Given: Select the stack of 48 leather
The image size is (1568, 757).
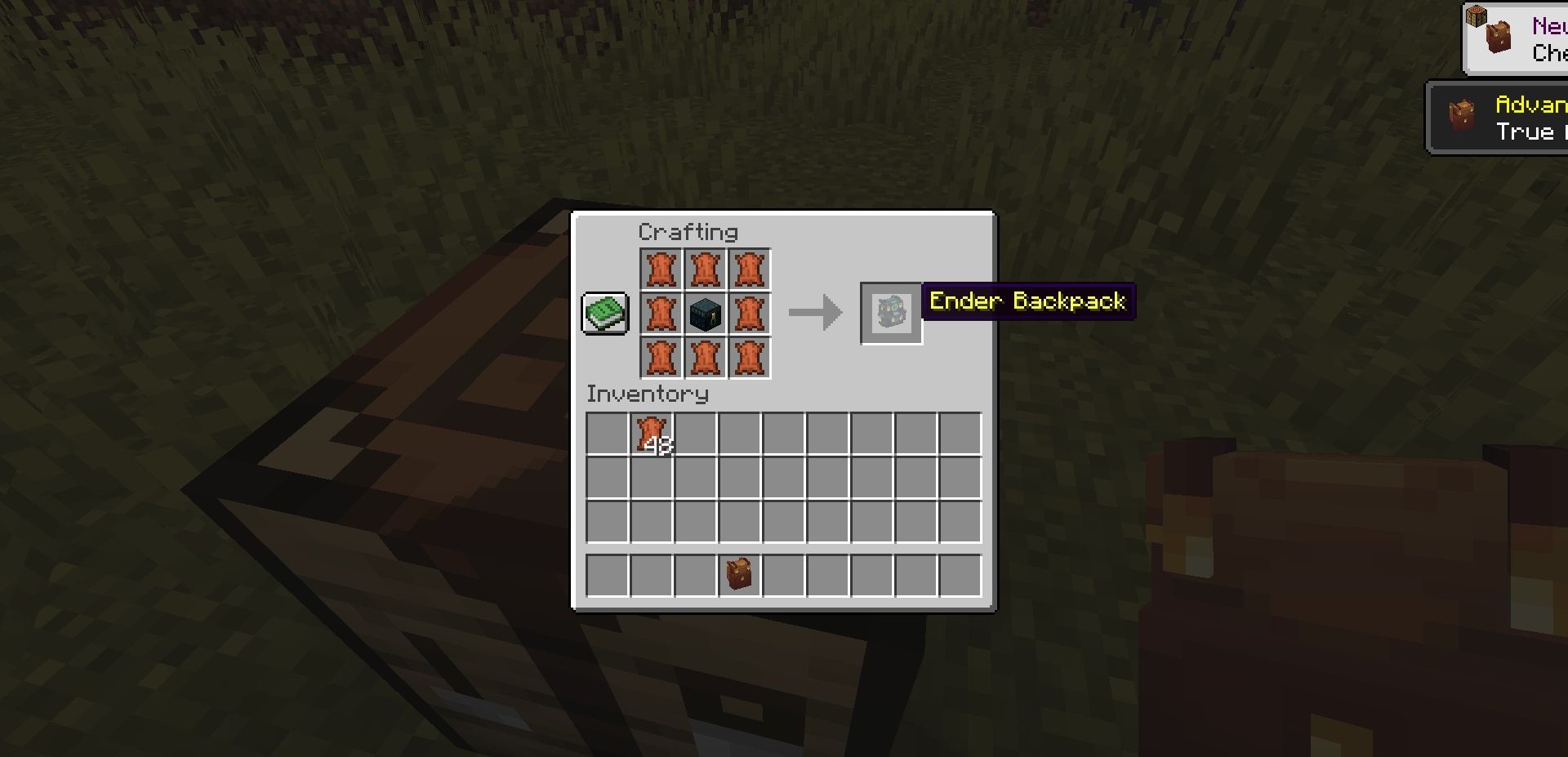Looking at the screenshot, I should click(652, 434).
